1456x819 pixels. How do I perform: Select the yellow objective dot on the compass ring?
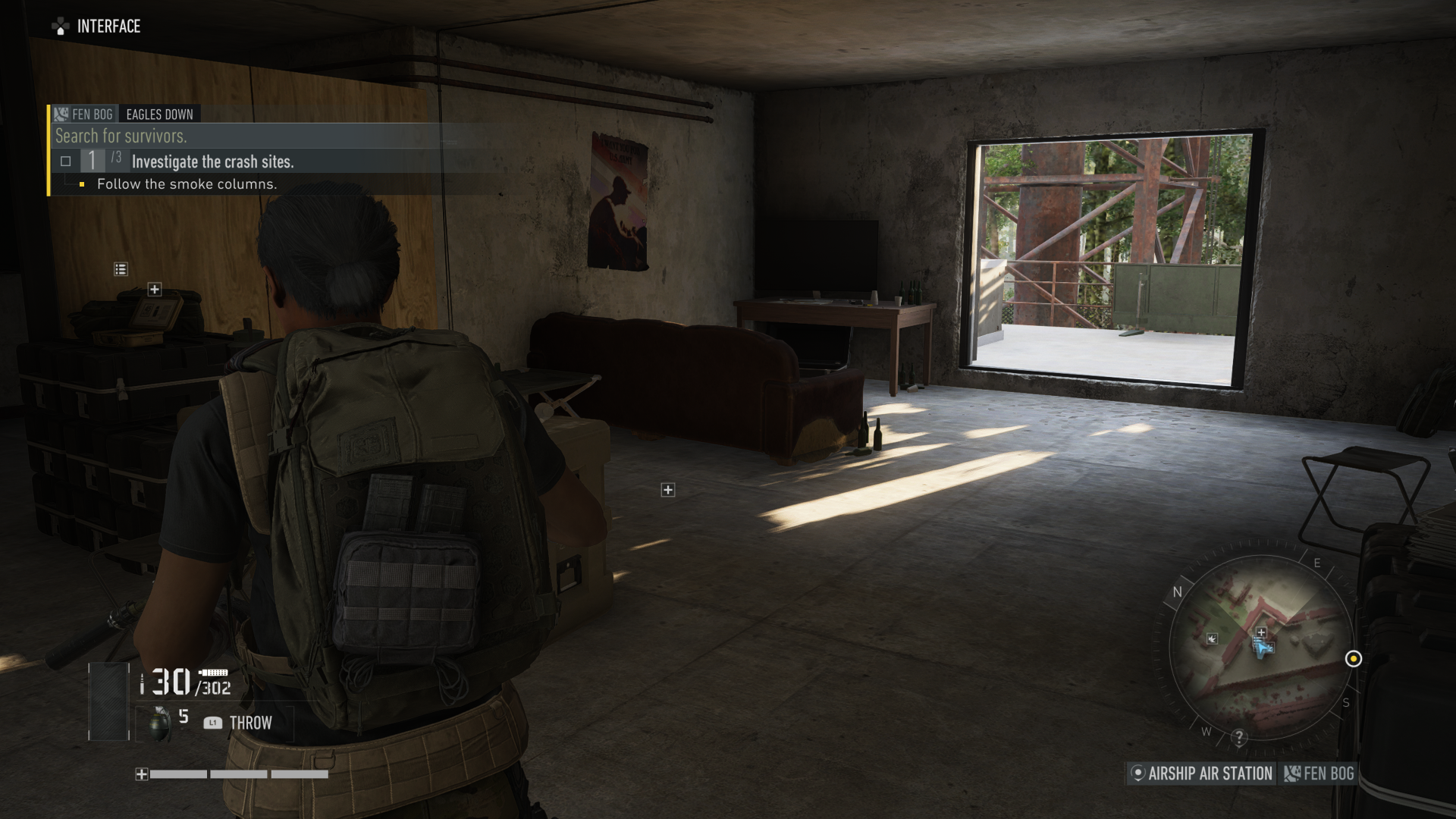[x=1354, y=659]
